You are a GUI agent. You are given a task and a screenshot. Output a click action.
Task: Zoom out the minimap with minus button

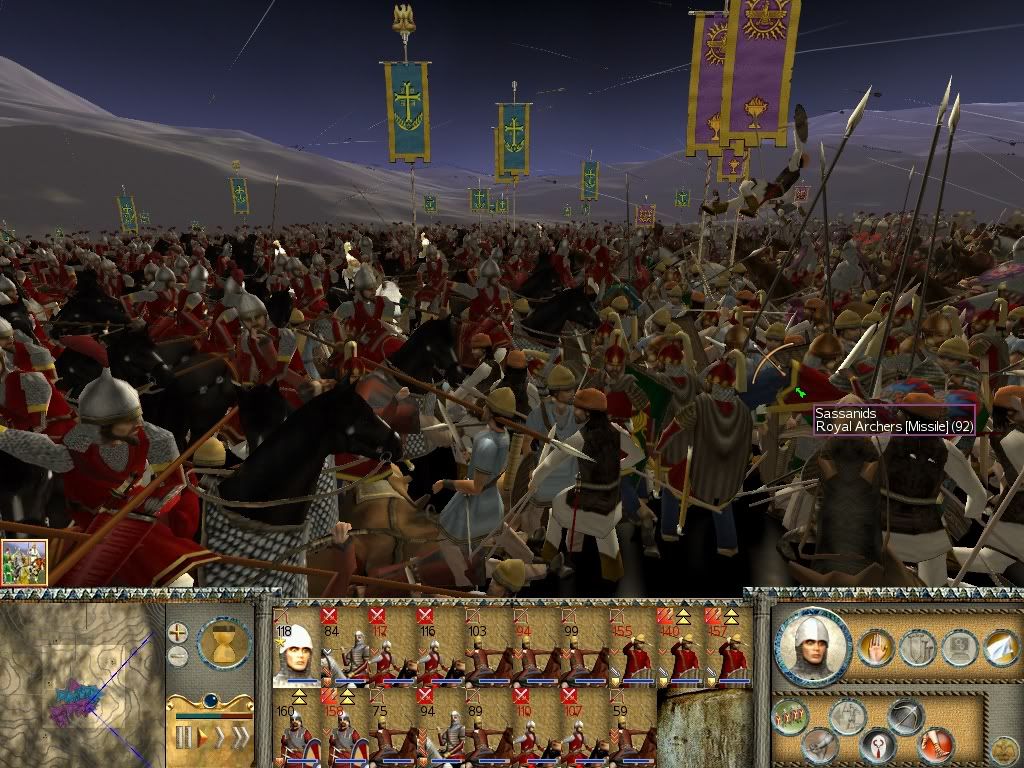click(x=178, y=656)
